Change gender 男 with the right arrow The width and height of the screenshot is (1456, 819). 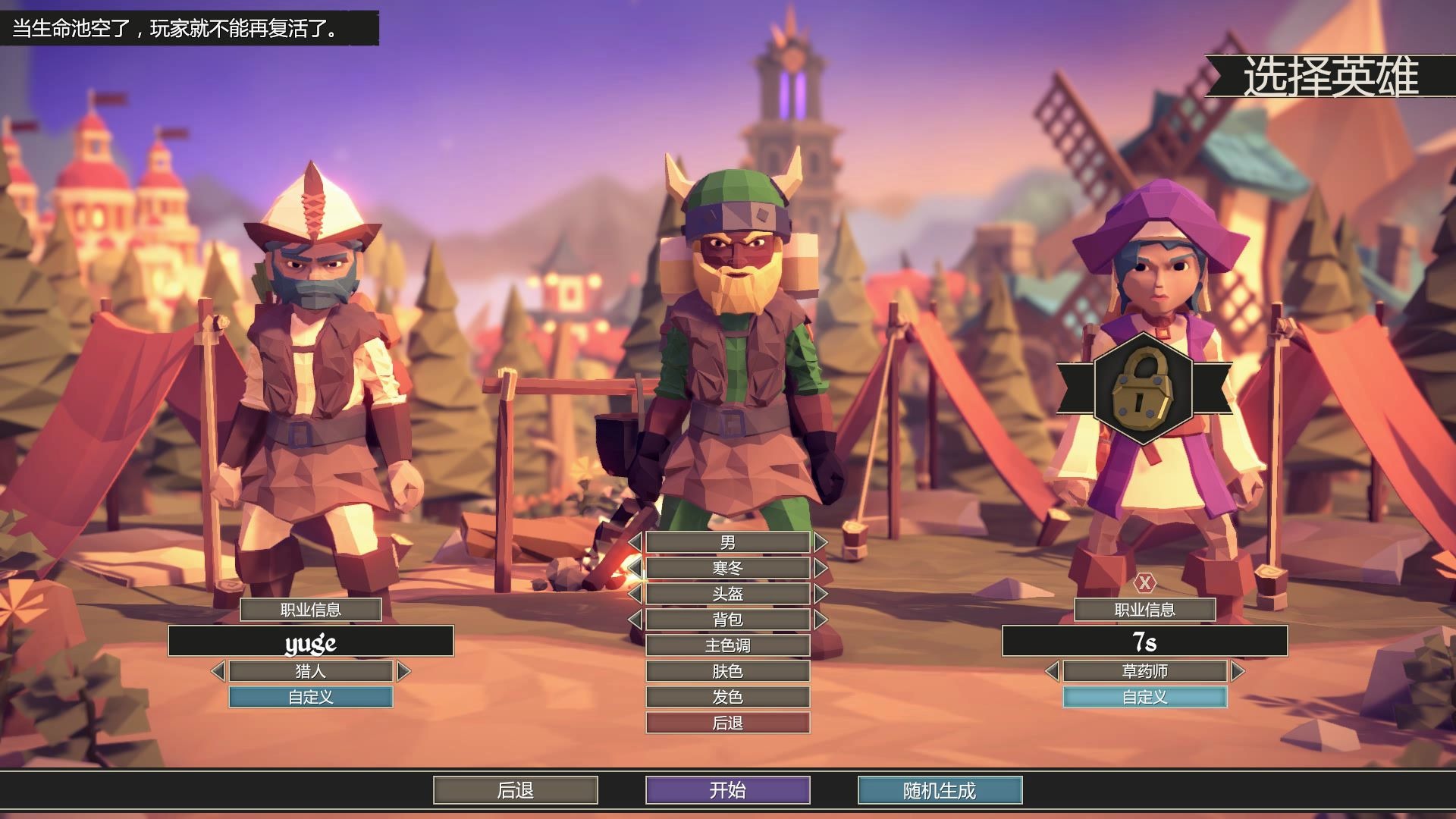point(821,542)
